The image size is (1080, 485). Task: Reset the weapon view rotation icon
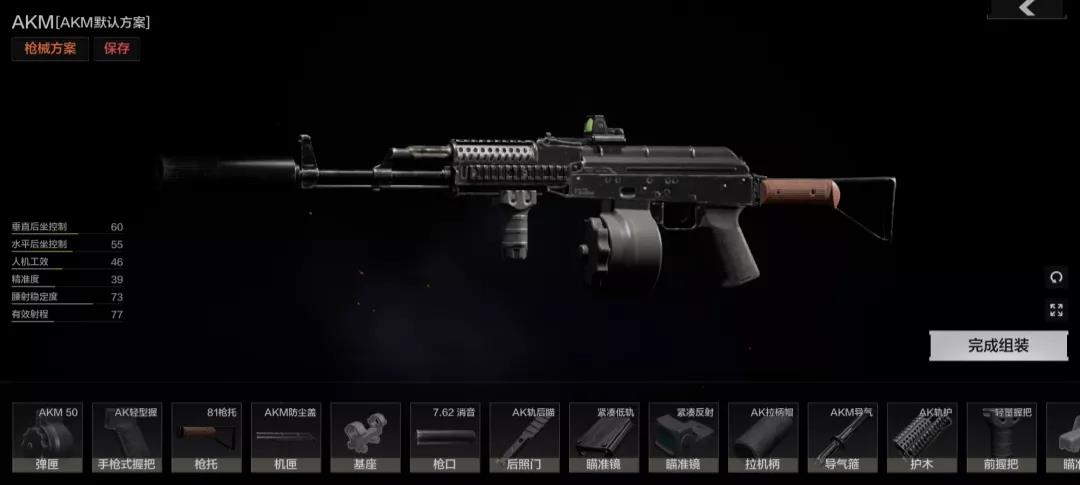pyautogui.click(x=1057, y=277)
